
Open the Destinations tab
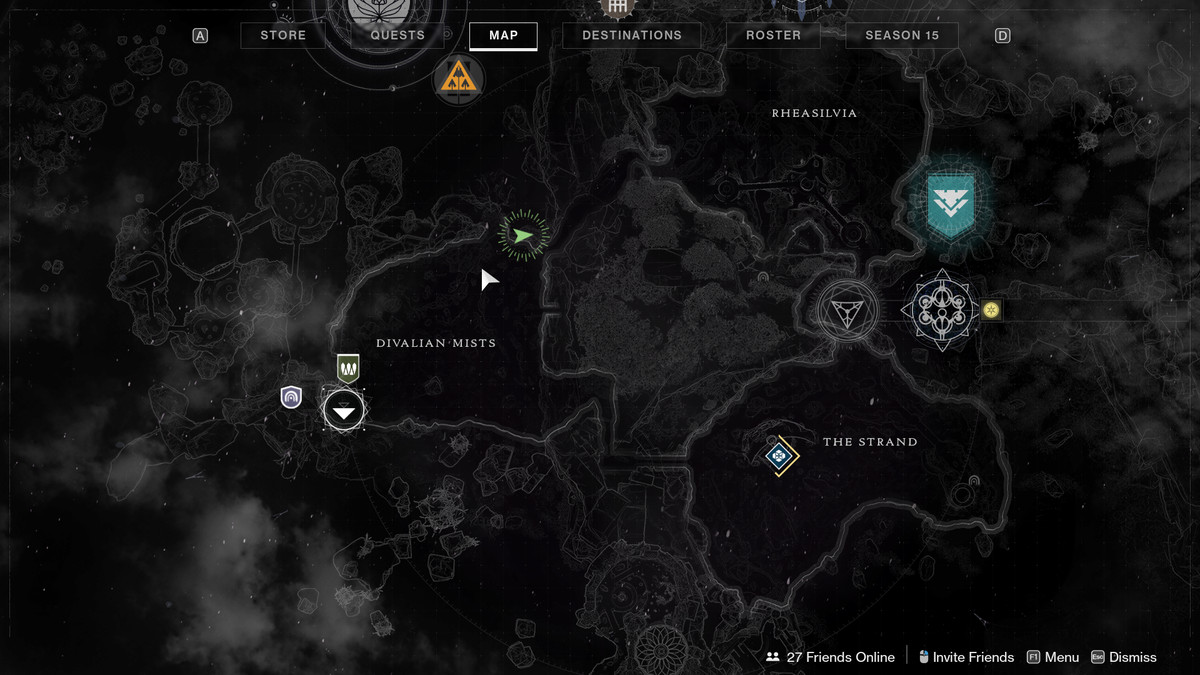click(x=631, y=36)
